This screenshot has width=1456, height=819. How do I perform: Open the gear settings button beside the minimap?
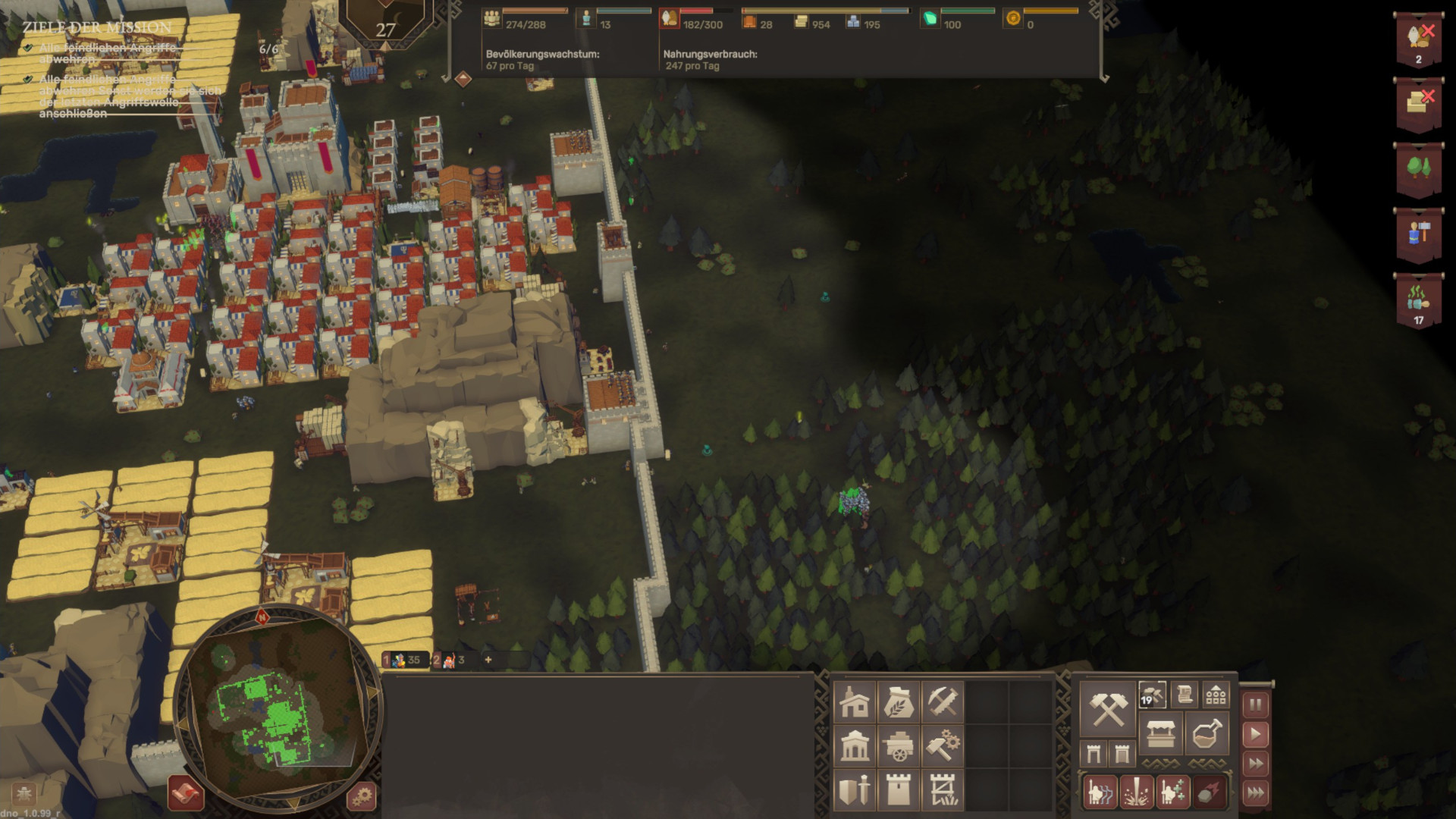(x=362, y=796)
